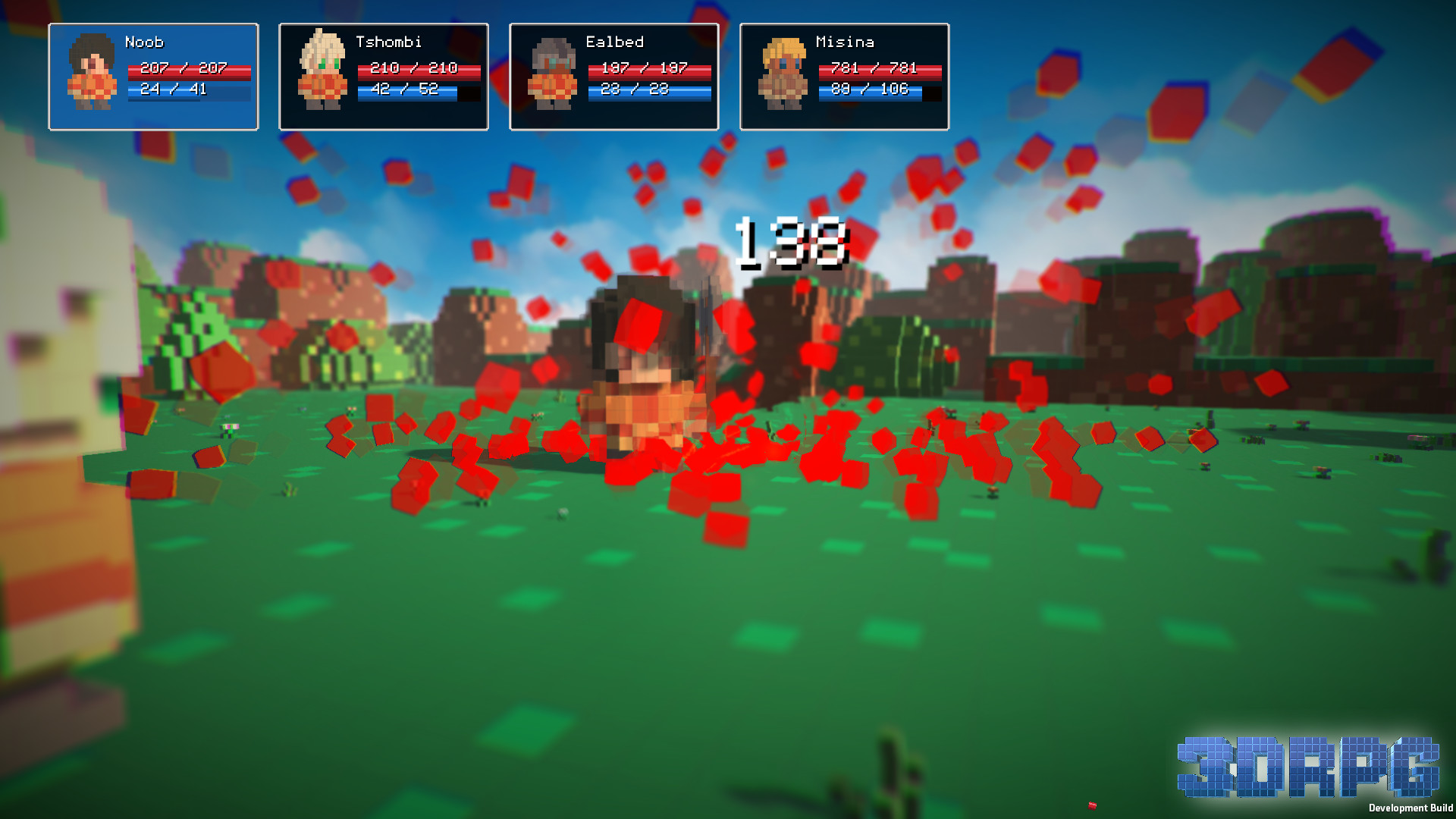Select Noob's party status panel

(x=152, y=76)
